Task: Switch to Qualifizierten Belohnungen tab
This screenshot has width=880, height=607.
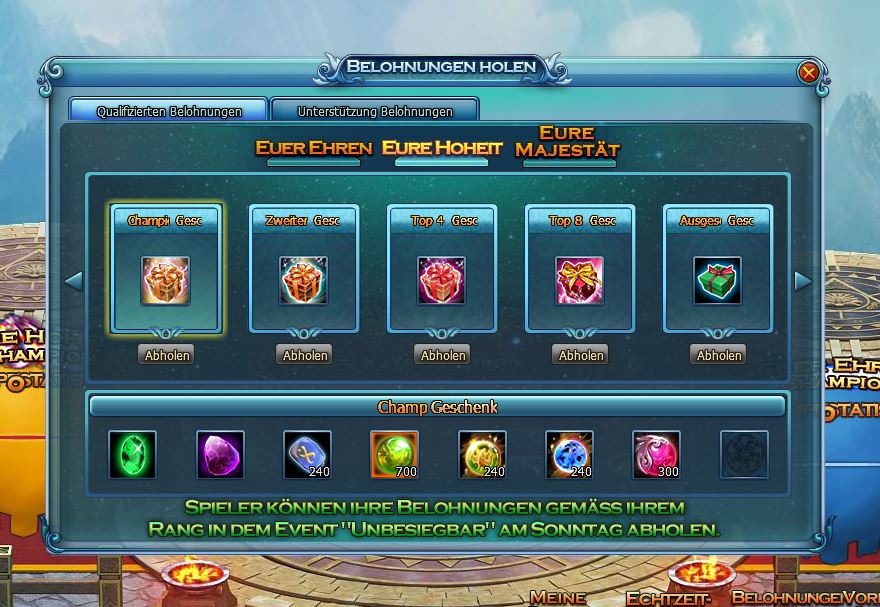Action: pyautogui.click(x=169, y=111)
